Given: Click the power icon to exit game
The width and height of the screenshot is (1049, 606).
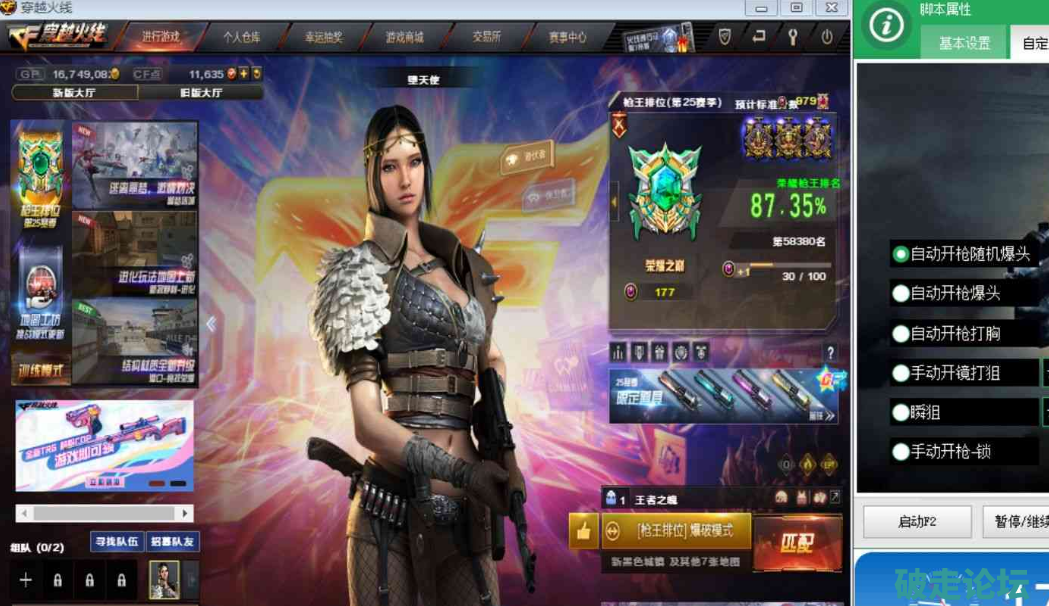Looking at the screenshot, I should pos(827,37).
